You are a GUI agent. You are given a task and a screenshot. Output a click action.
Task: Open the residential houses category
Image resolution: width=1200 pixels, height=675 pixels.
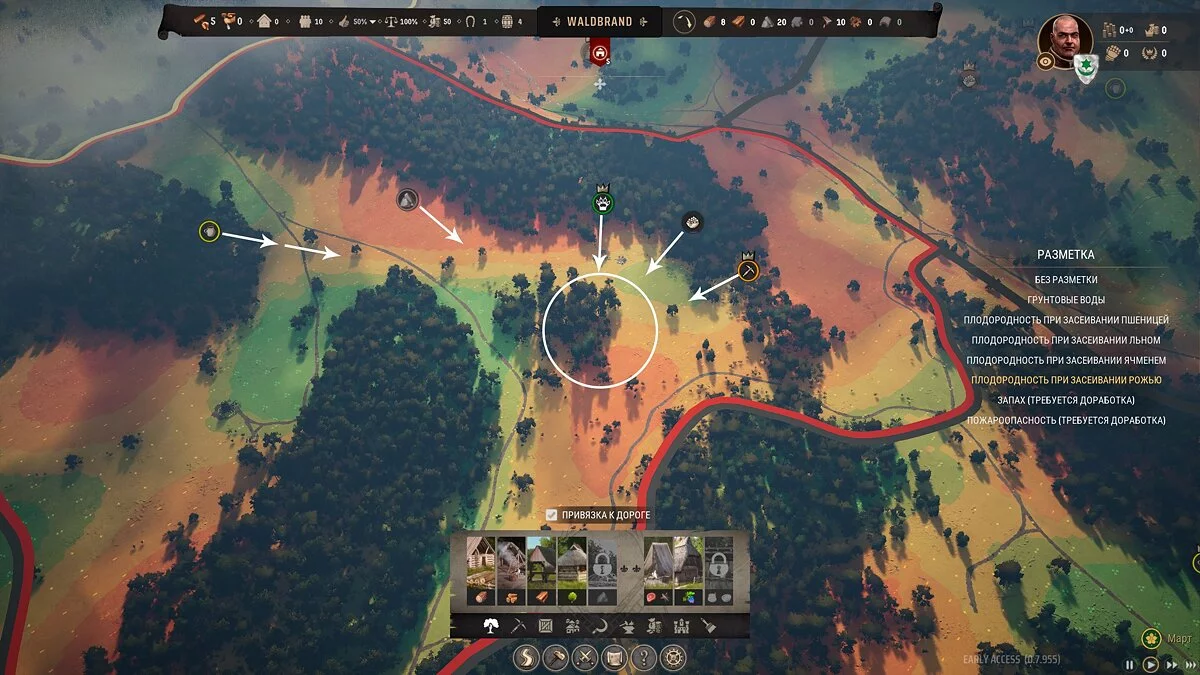573,626
